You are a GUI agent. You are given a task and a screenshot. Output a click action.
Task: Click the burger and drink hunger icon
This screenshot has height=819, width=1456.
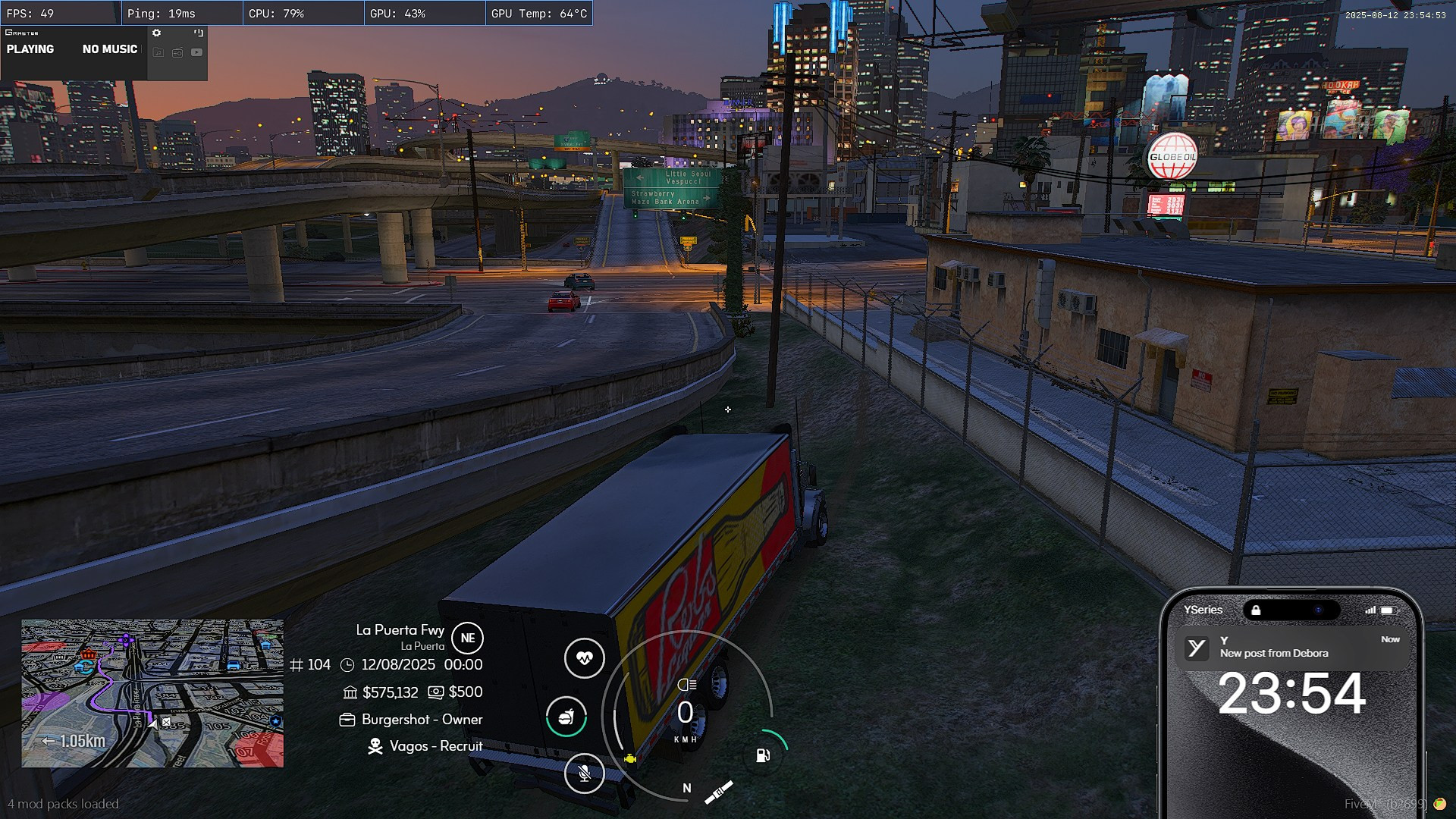point(566,717)
